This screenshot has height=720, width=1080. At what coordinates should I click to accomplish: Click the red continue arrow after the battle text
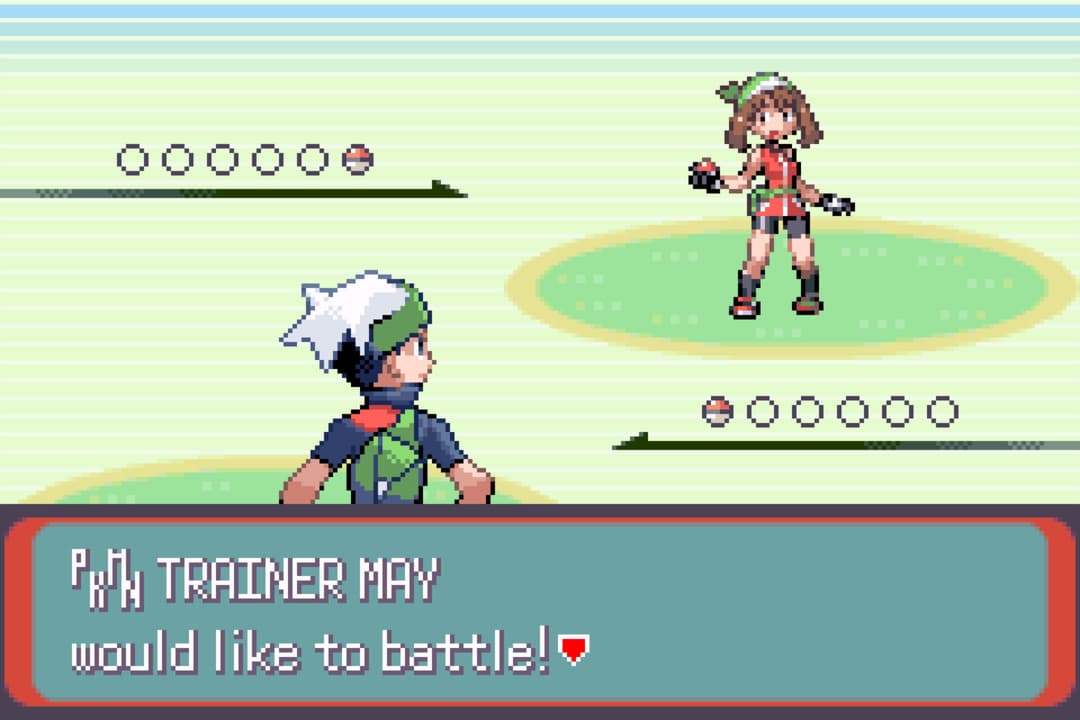573,651
